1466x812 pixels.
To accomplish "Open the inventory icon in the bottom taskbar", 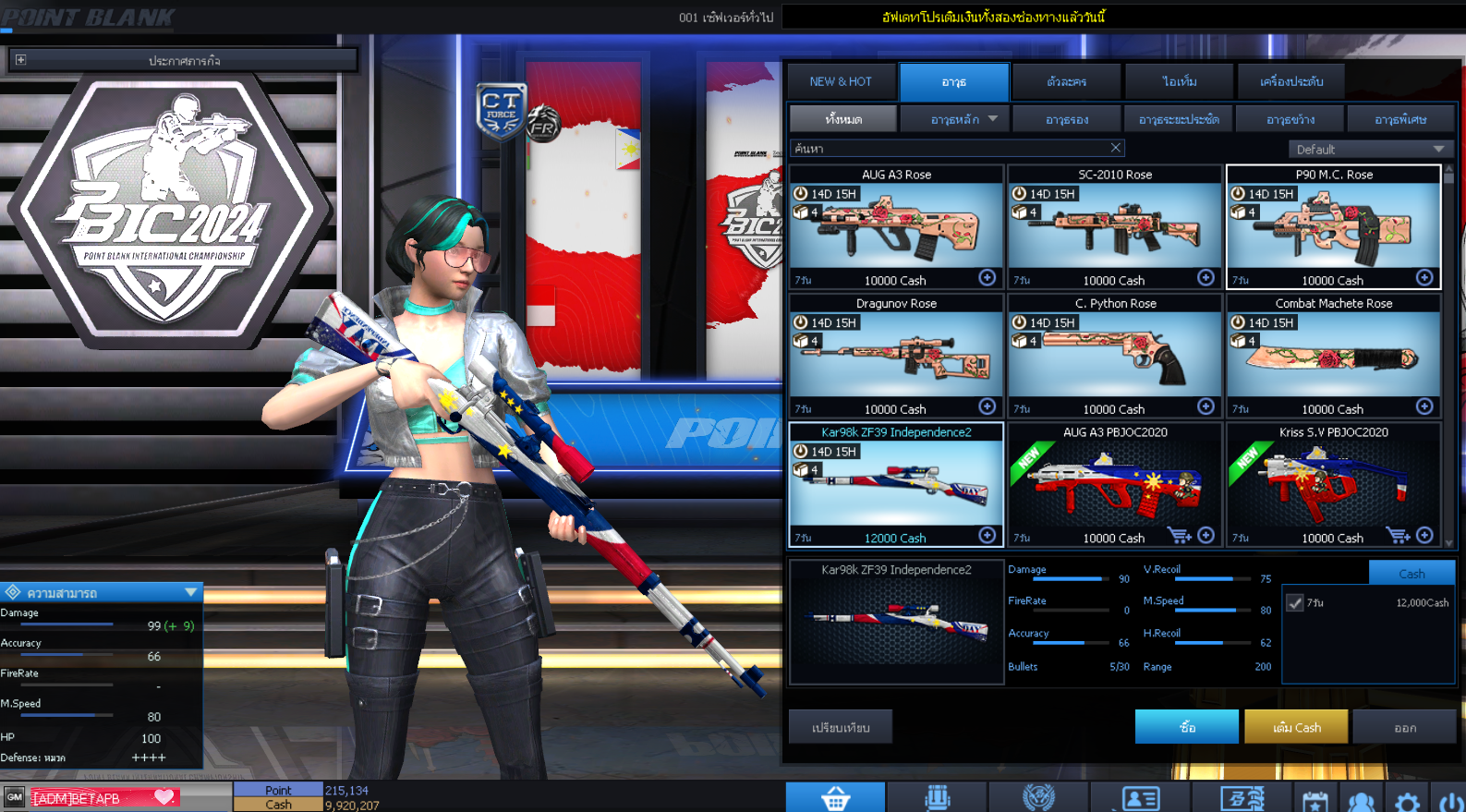I will pyautogui.click(x=936, y=796).
